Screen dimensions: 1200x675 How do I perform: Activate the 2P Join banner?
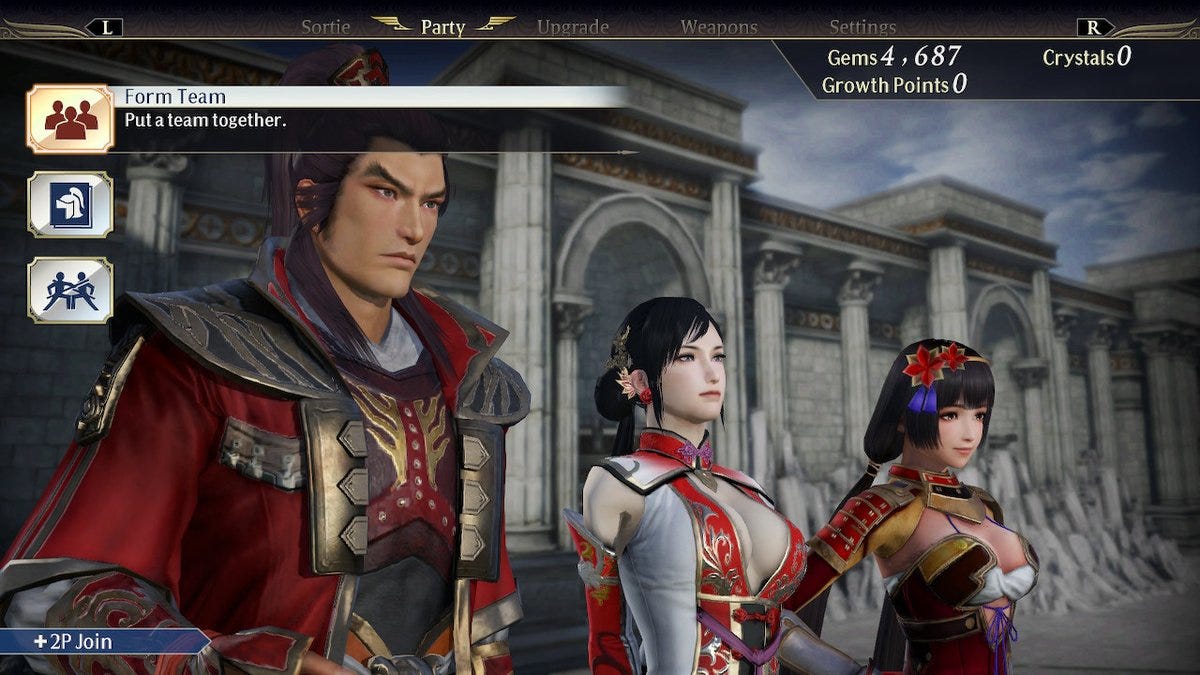click(102, 641)
